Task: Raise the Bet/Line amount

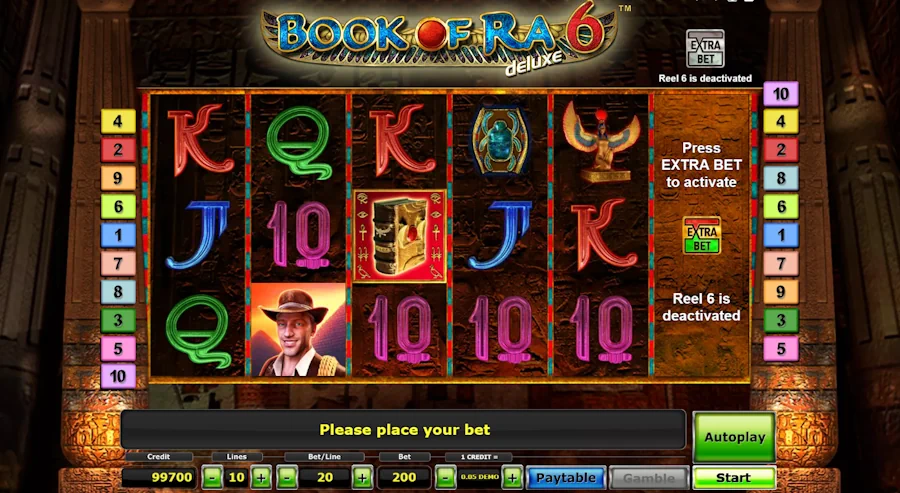Action: [x=362, y=477]
